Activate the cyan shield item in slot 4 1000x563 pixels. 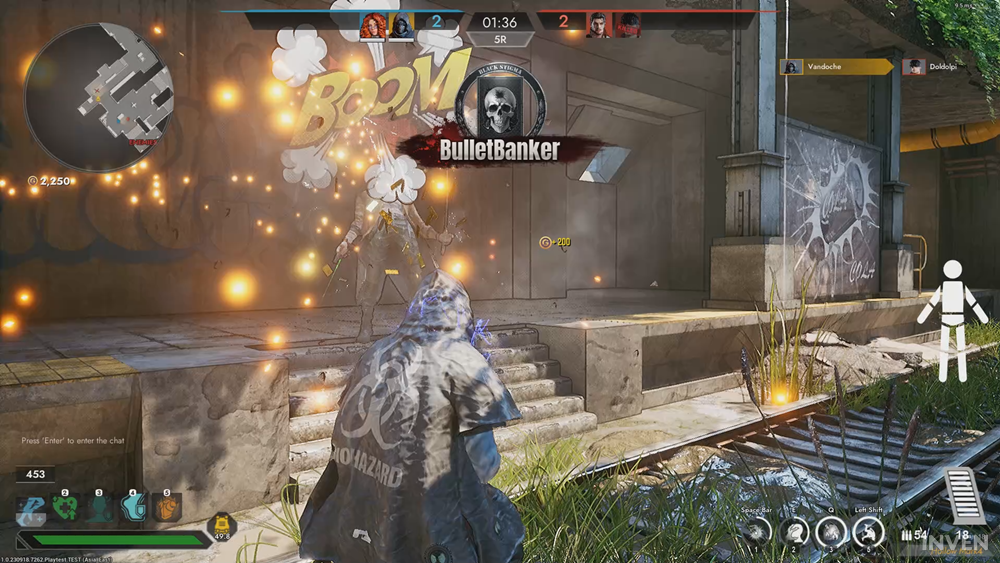click(x=134, y=508)
